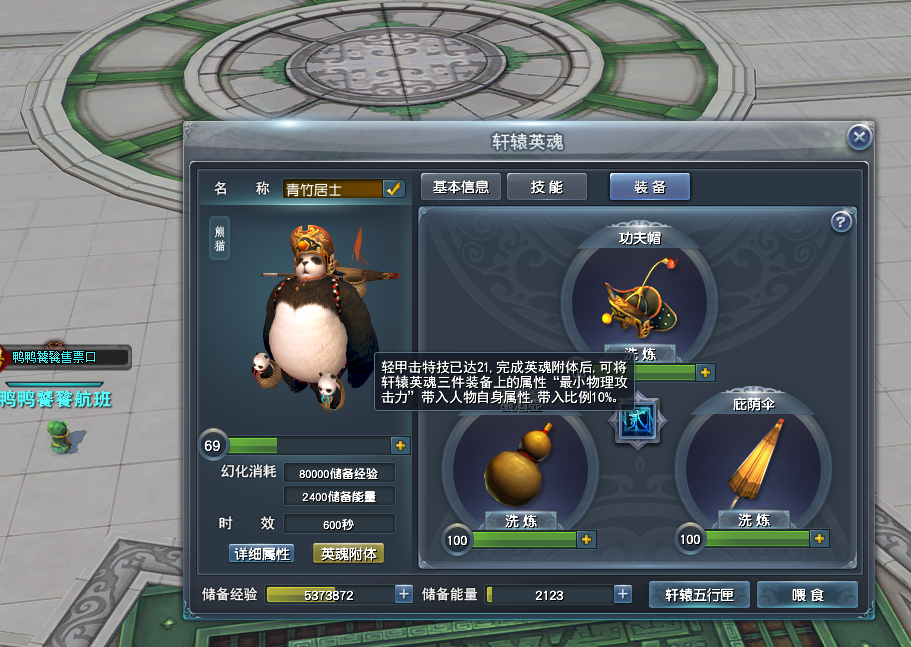Close the 轩辕英魂 window
The height and width of the screenshot is (647, 911).
(858, 138)
